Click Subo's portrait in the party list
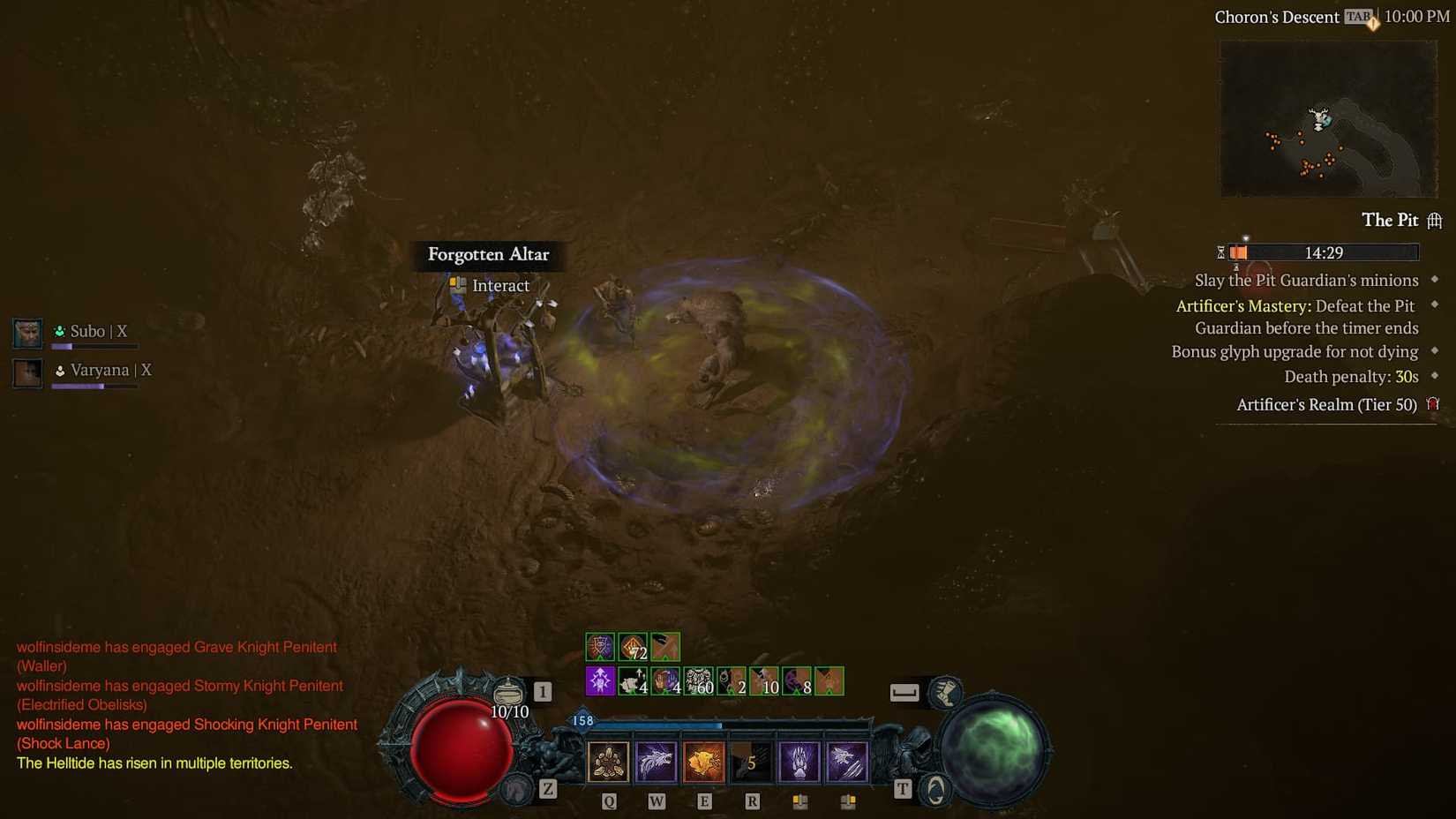The image size is (1456, 819). click(26, 333)
